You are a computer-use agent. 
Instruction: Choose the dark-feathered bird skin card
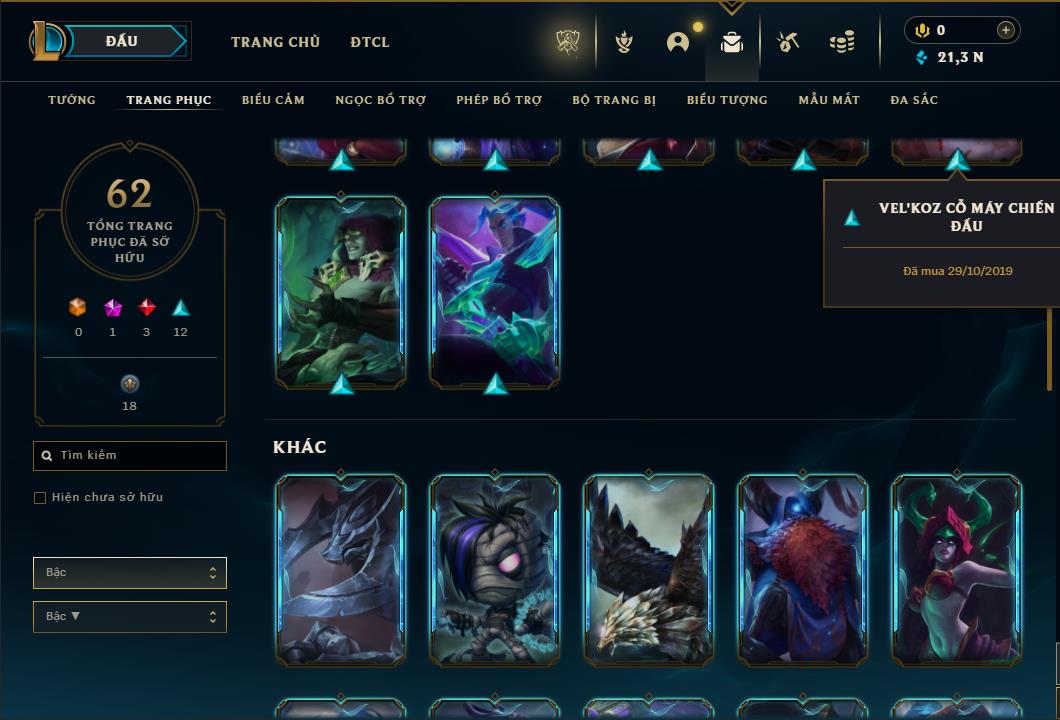[649, 570]
